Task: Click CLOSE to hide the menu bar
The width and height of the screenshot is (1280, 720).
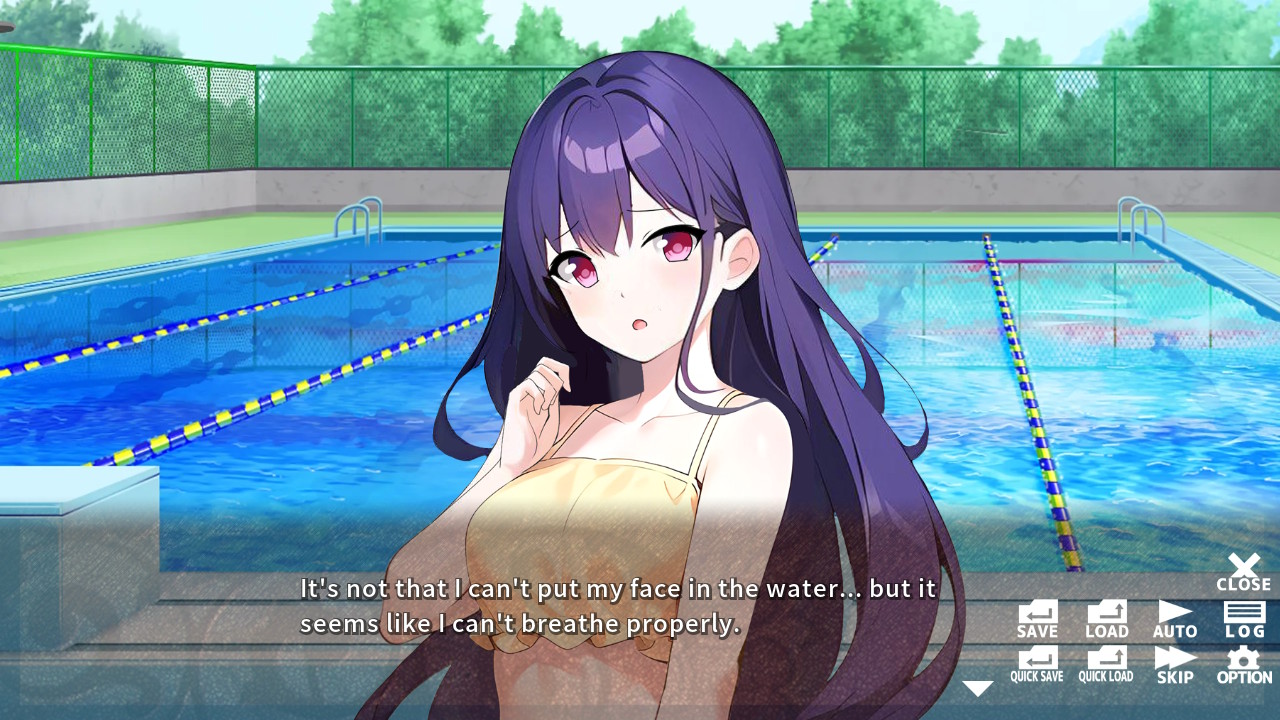Action: [x=1243, y=572]
